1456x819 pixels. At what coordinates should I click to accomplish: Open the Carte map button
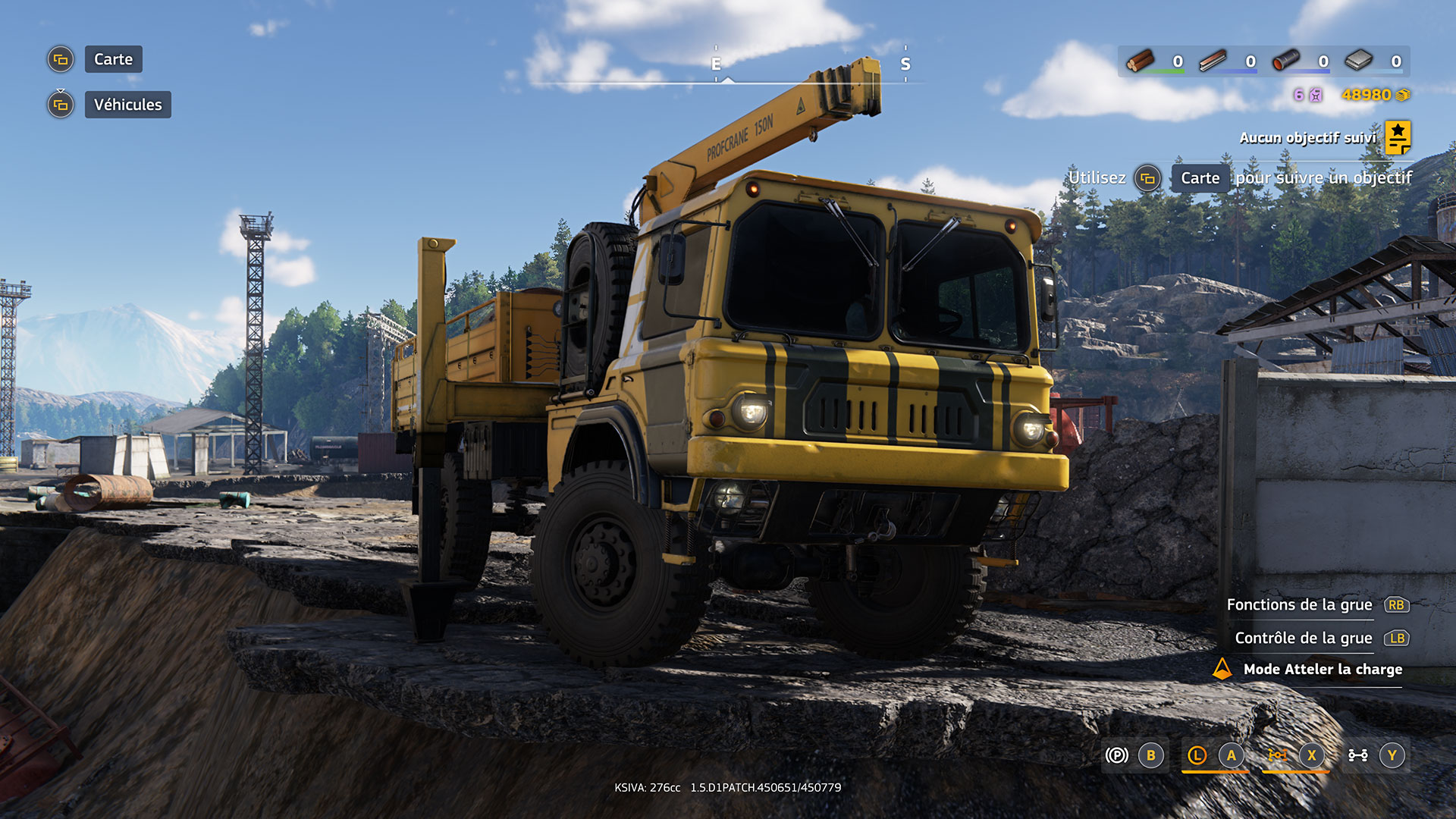pyautogui.click(x=113, y=59)
